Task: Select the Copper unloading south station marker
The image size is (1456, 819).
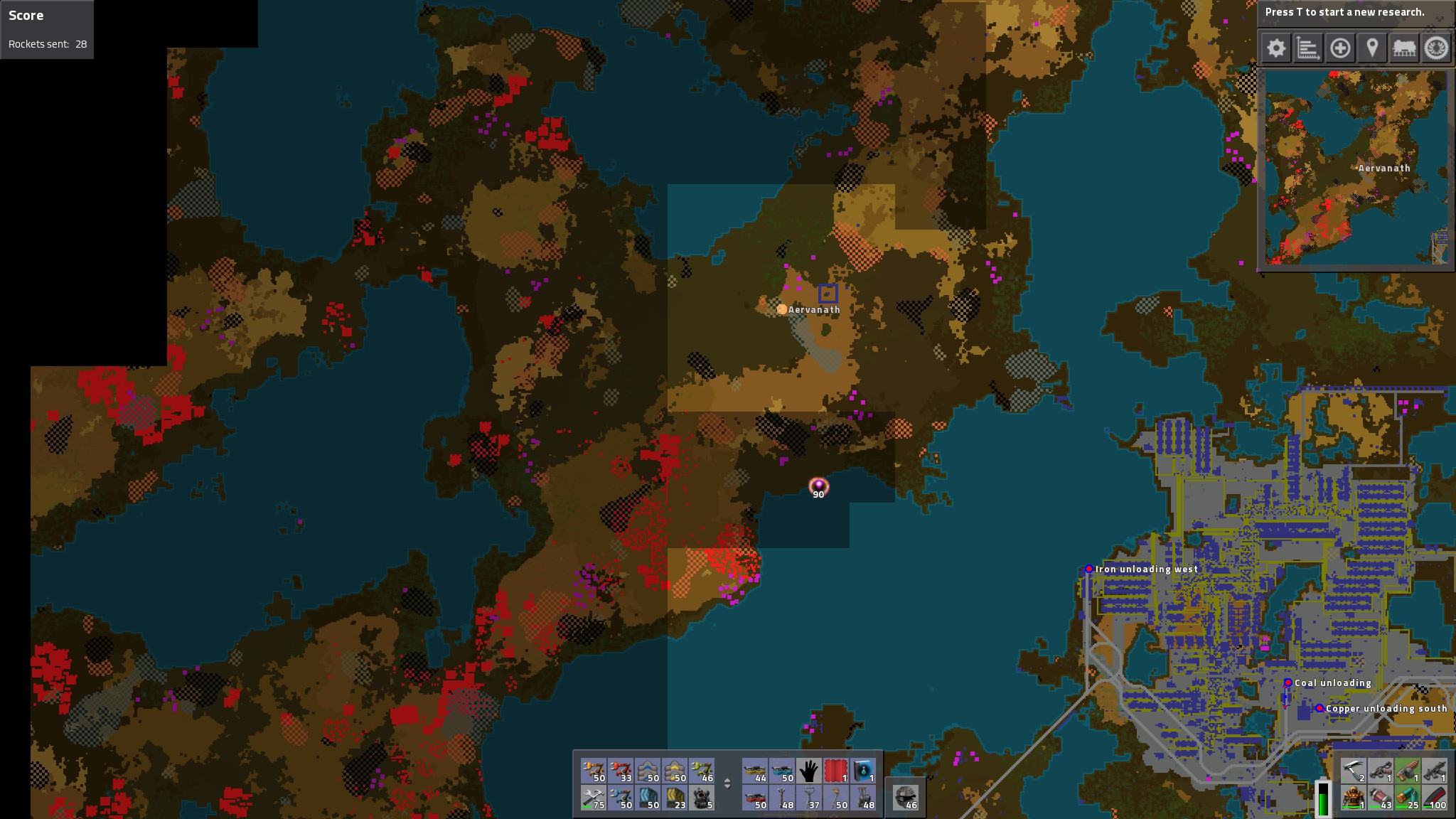Action: (x=1319, y=708)
